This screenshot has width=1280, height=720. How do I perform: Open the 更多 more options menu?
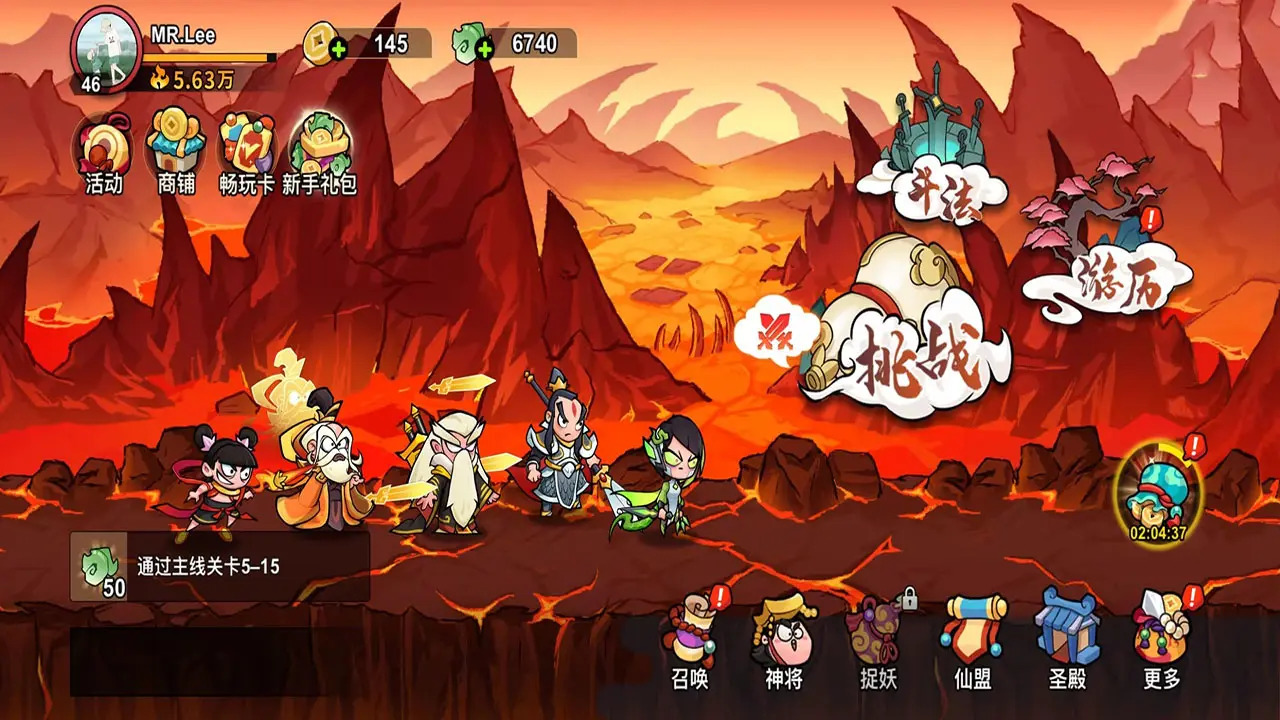pos(1161,641)
